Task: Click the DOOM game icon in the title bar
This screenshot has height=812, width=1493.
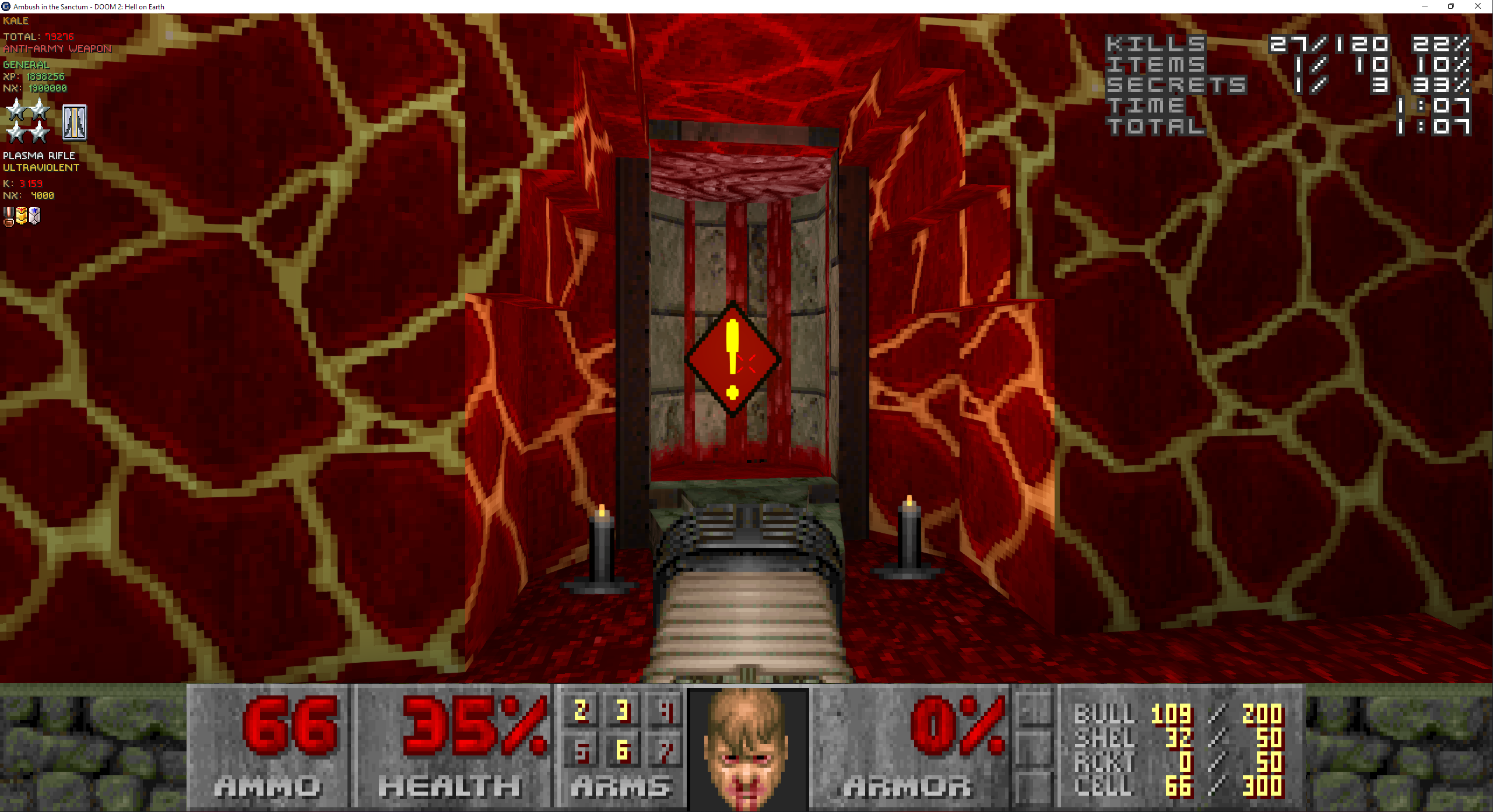Action: click(x=5, y=6)
